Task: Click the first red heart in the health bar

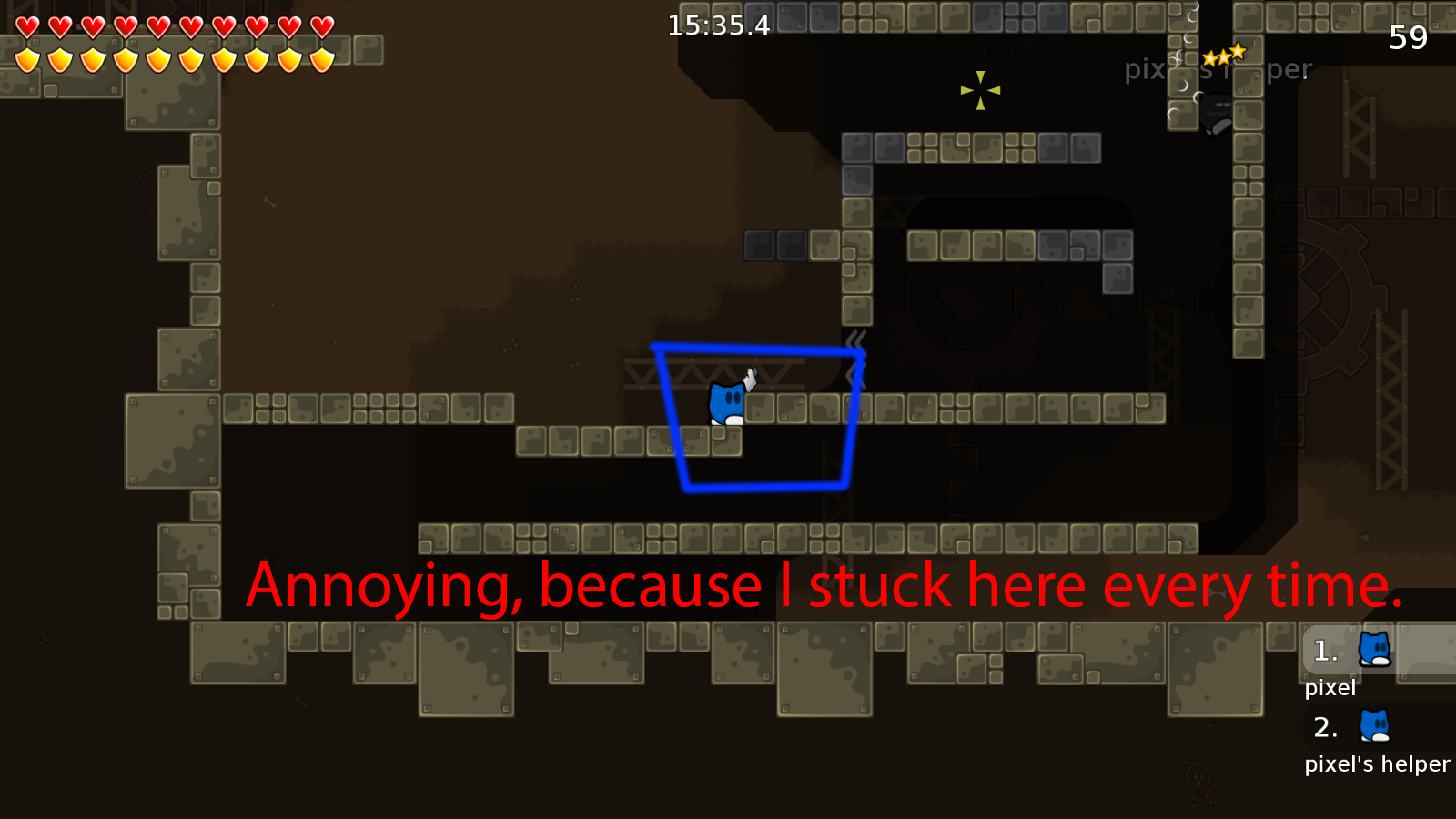Action: point(28,25)
